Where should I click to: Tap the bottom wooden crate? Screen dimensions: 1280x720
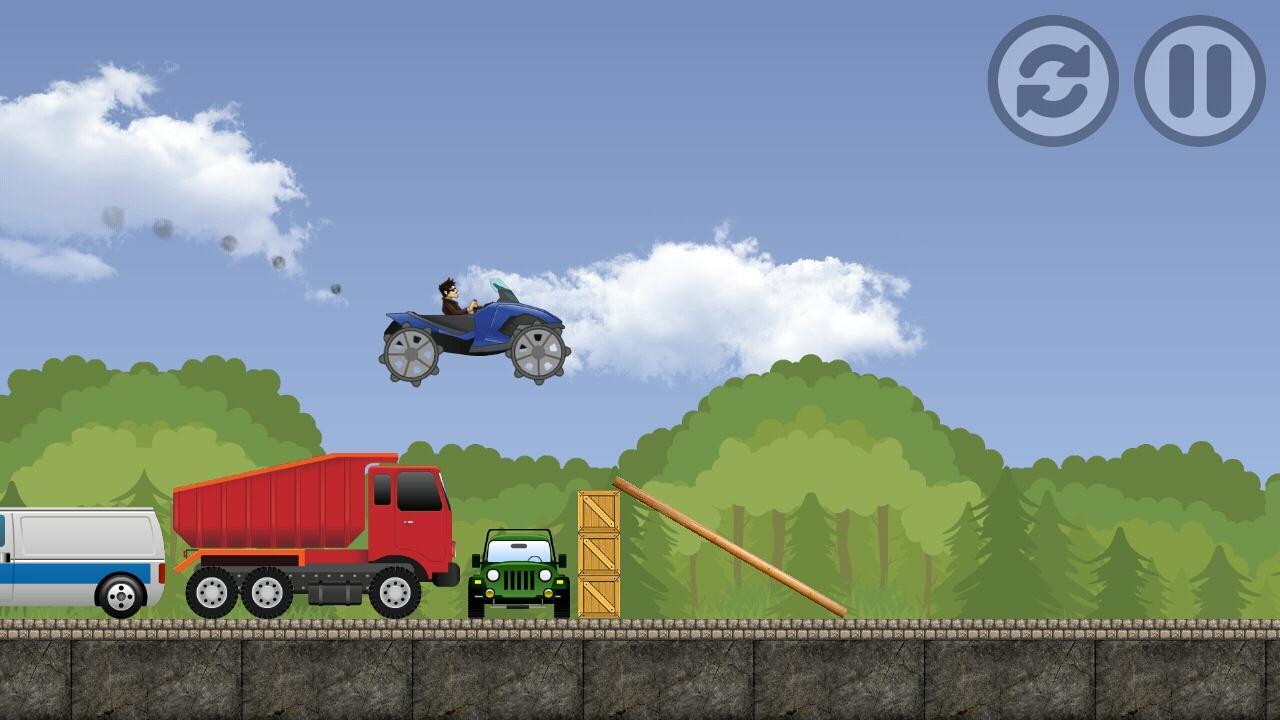598,598
